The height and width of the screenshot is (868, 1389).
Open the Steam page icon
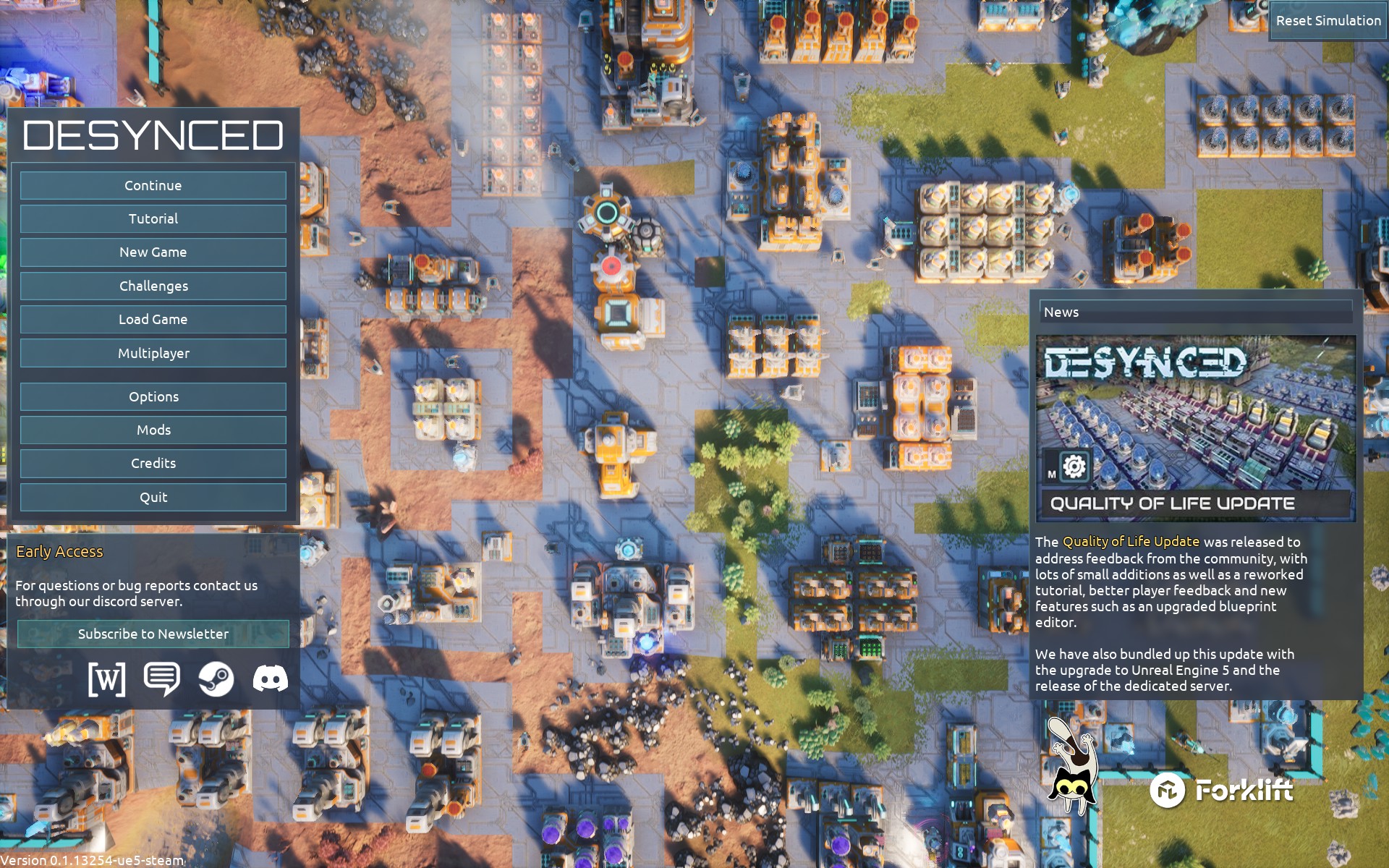(x=216, y=679)
